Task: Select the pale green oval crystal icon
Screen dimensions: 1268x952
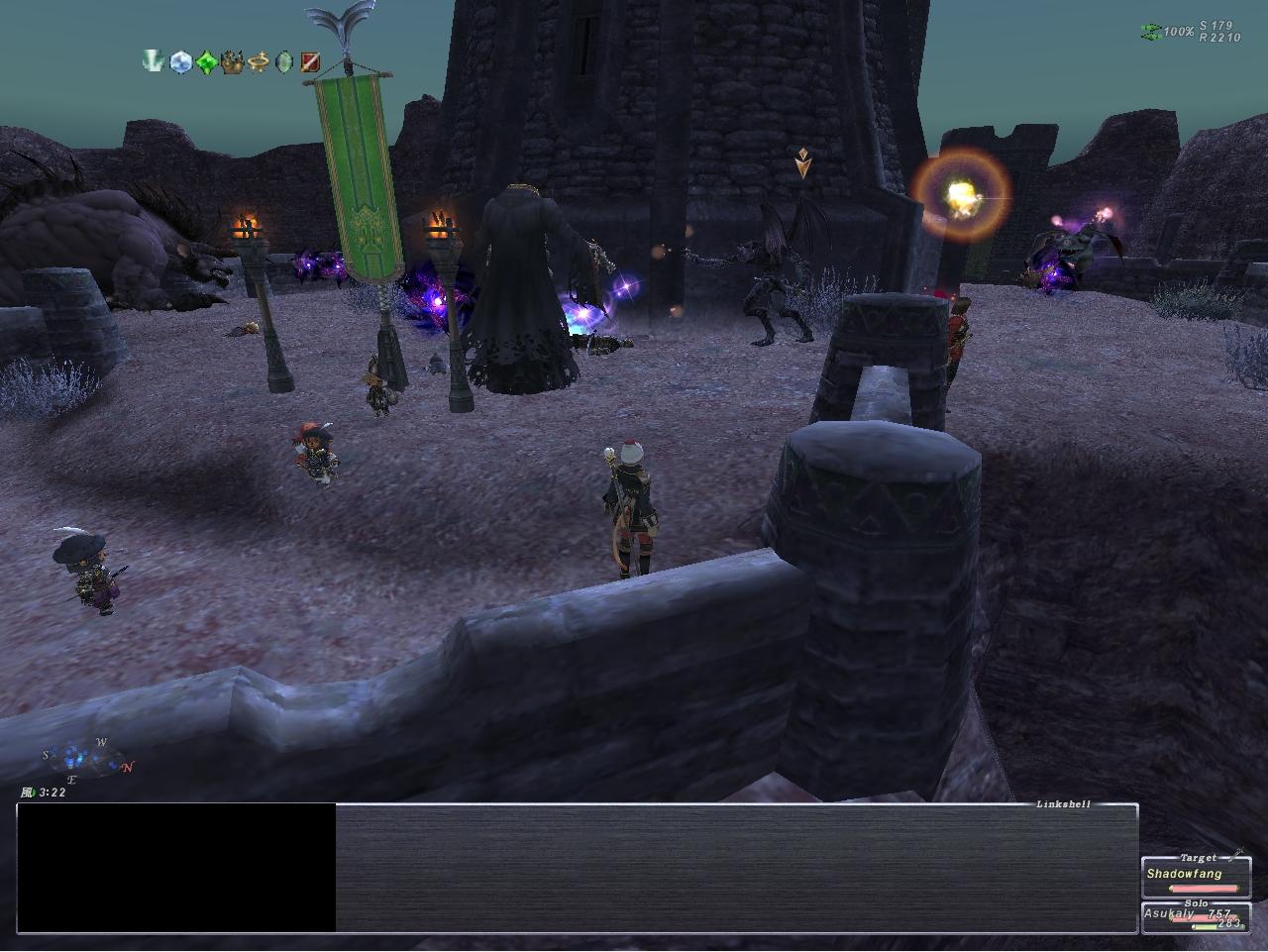Action: pyautogui.click(x=284, y=61)
